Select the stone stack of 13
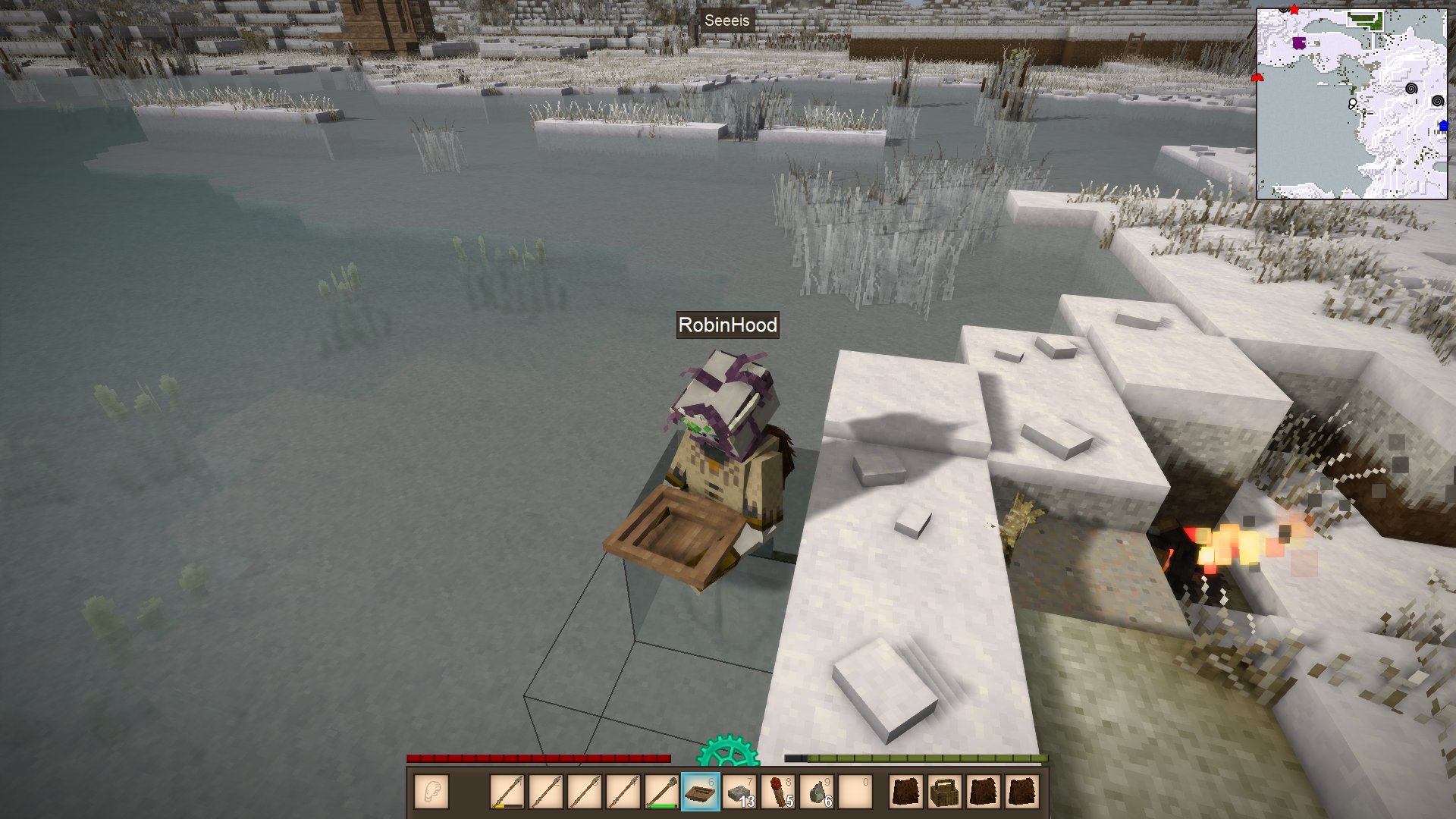The image size is (1456, 819). click(x=739, y=792)
